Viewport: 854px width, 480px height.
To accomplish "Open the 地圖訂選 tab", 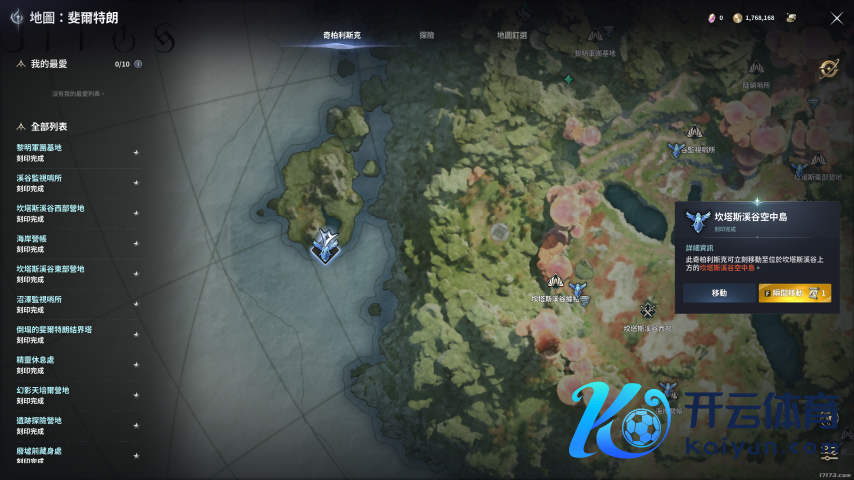I will pos(512,35).
